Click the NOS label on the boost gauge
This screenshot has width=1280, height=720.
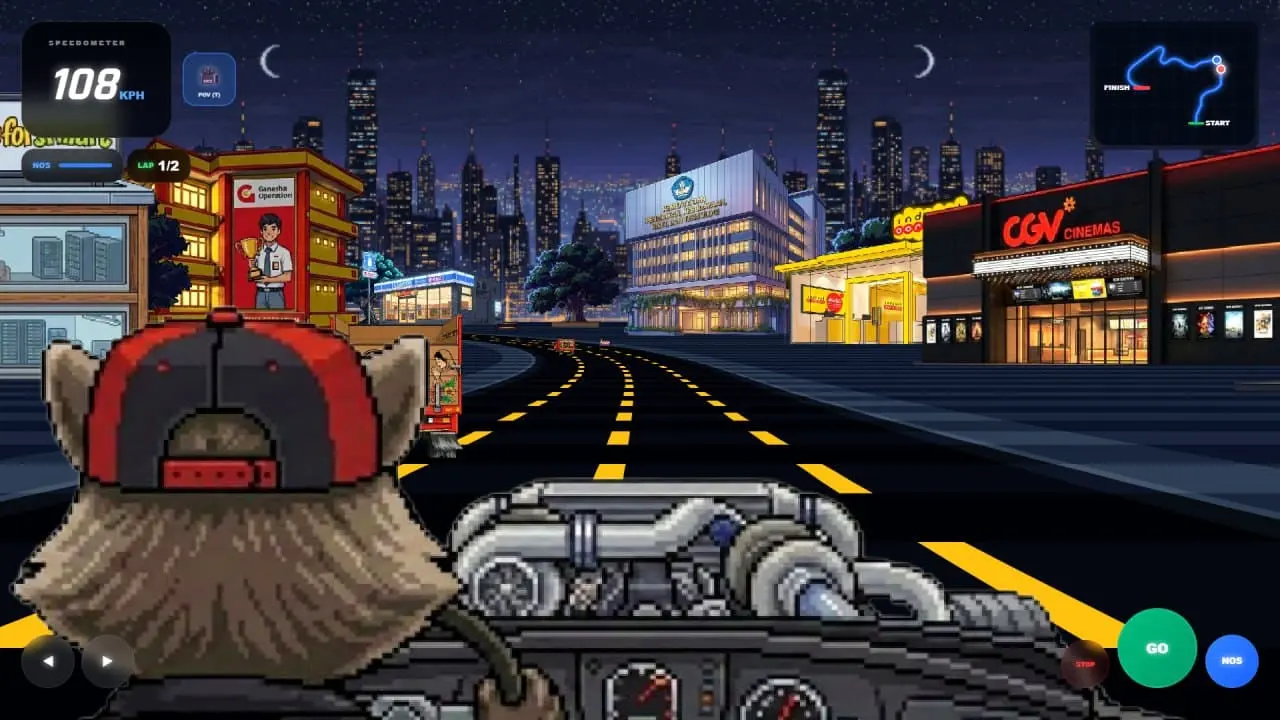click(40, 166)
